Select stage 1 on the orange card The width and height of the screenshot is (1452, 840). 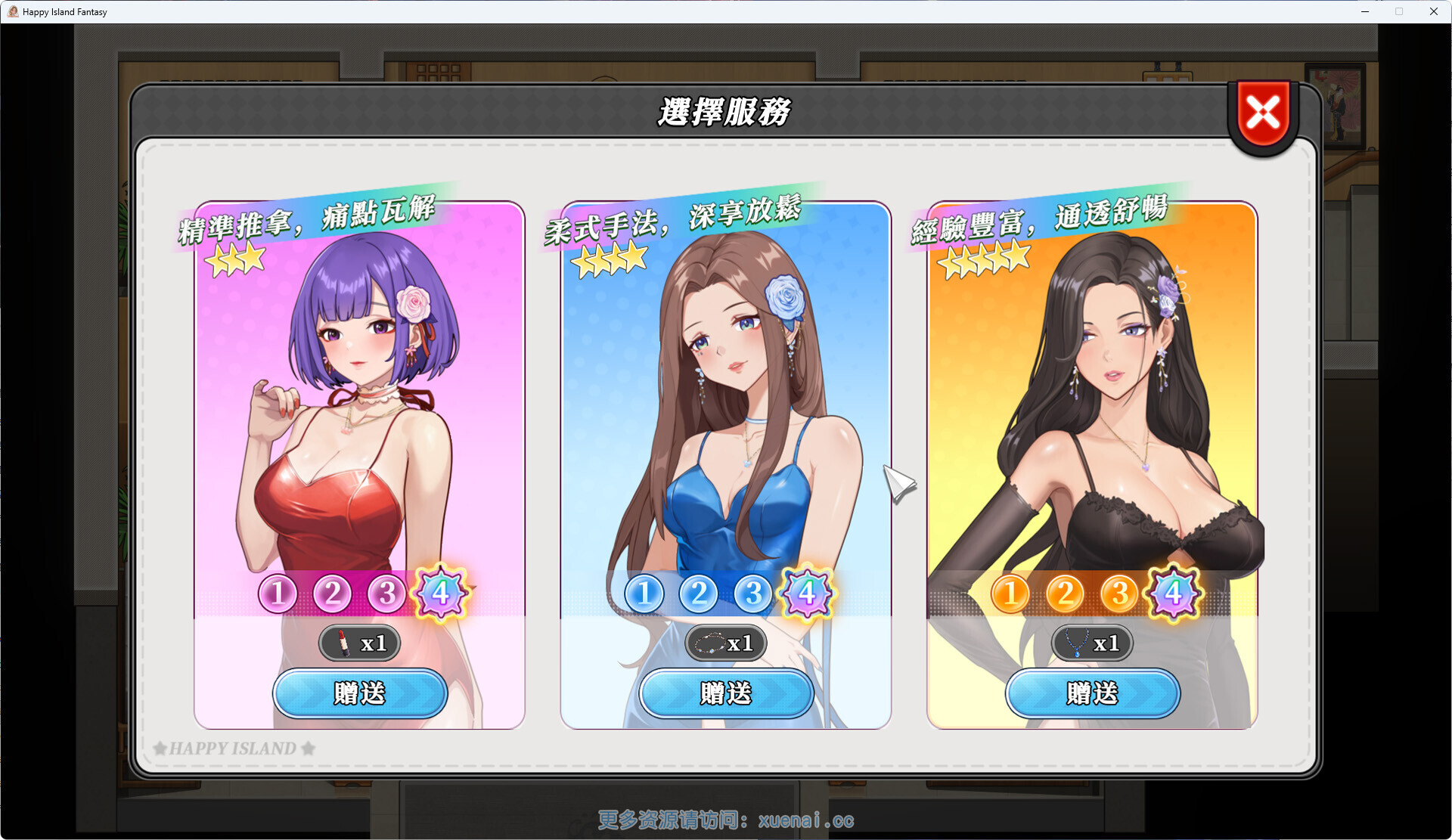1010,594
